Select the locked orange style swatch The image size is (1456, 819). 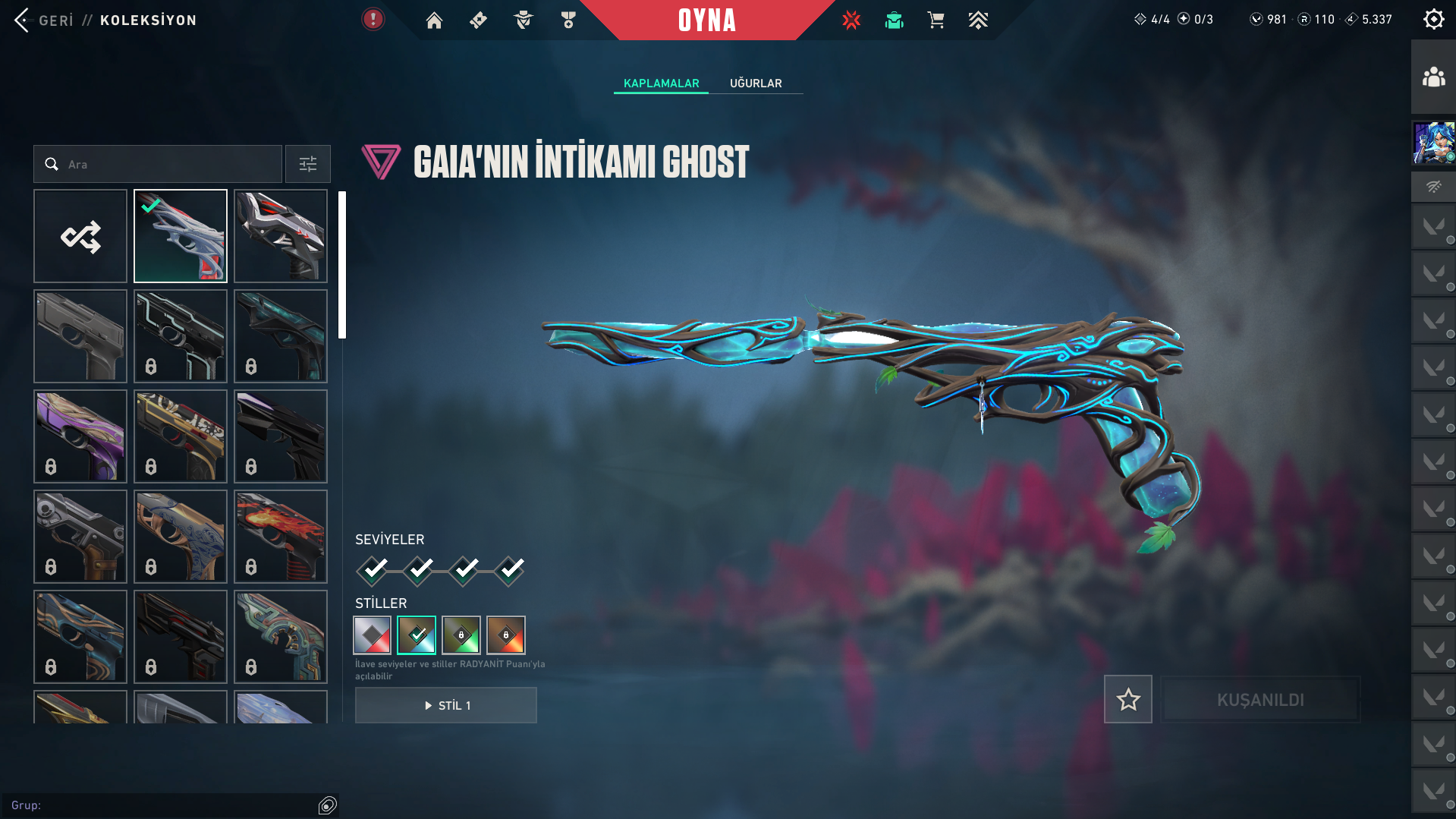click(x=506, y=635)
